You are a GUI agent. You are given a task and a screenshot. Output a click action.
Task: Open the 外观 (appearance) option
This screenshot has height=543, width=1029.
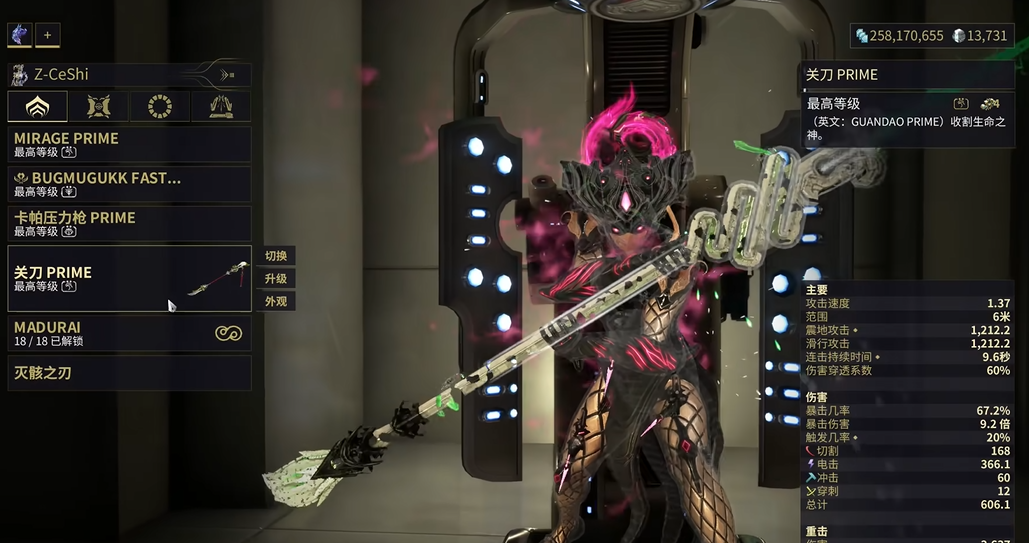point(276,301)
